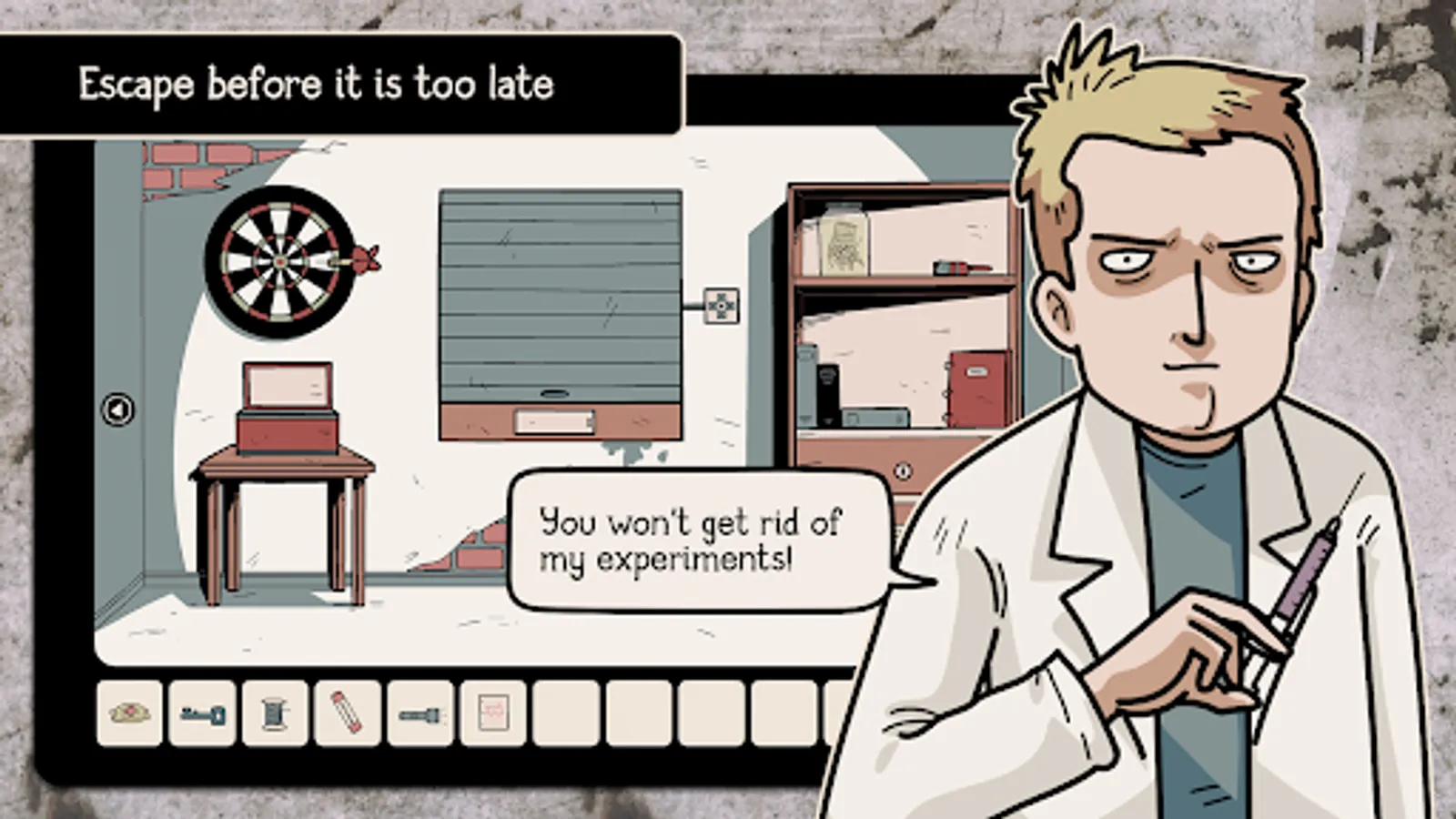Select the hat item in the inventory
Viewport: 1456px width, 819px height.
coord(130,714)
